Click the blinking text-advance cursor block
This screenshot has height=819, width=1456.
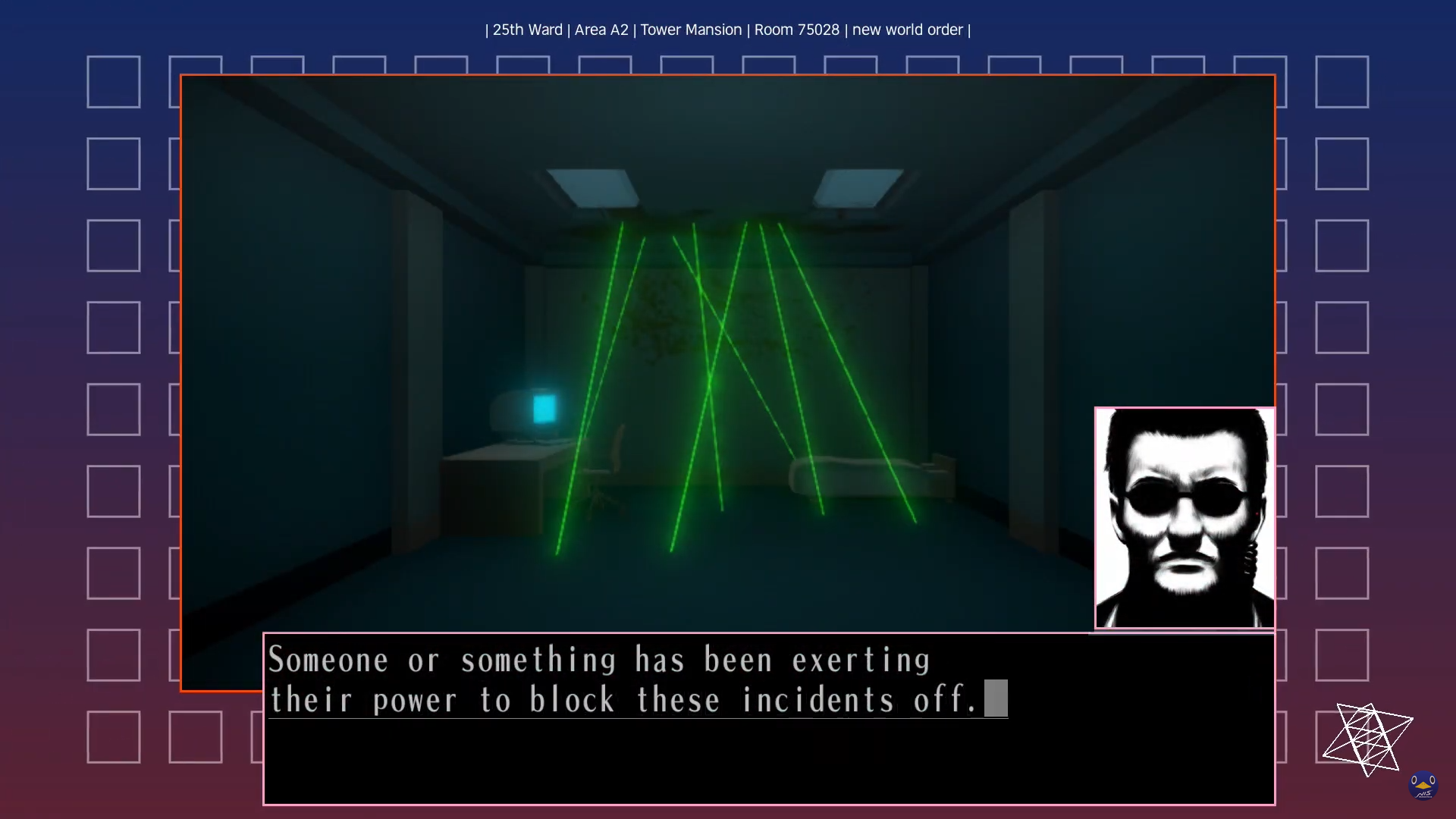[996, 698]
